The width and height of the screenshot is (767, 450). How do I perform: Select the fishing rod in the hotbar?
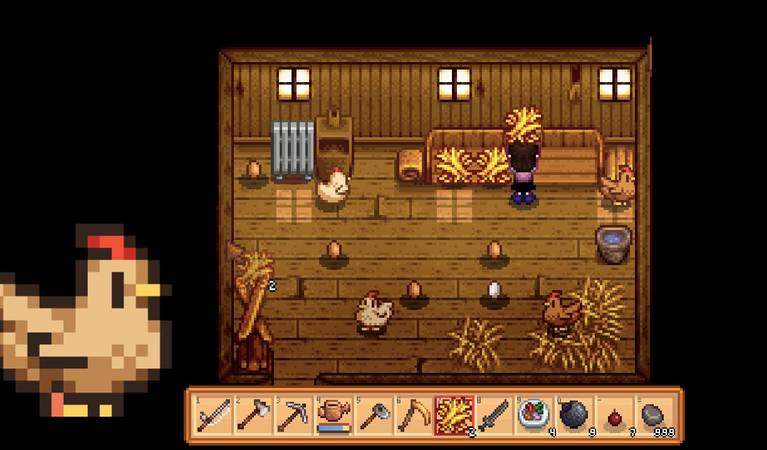point(213,415)
